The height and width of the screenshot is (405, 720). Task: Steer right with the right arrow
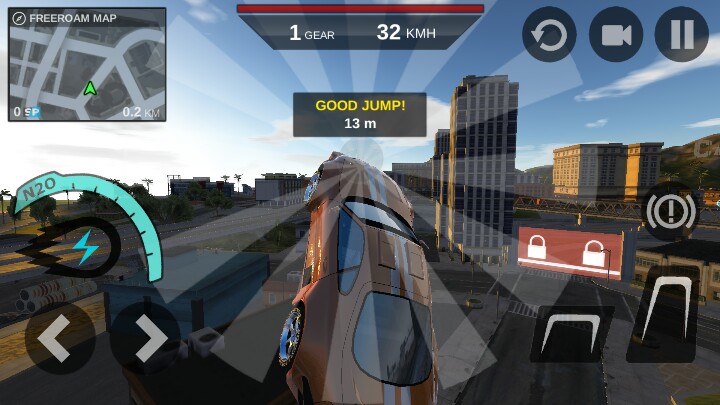click(147, 340)
